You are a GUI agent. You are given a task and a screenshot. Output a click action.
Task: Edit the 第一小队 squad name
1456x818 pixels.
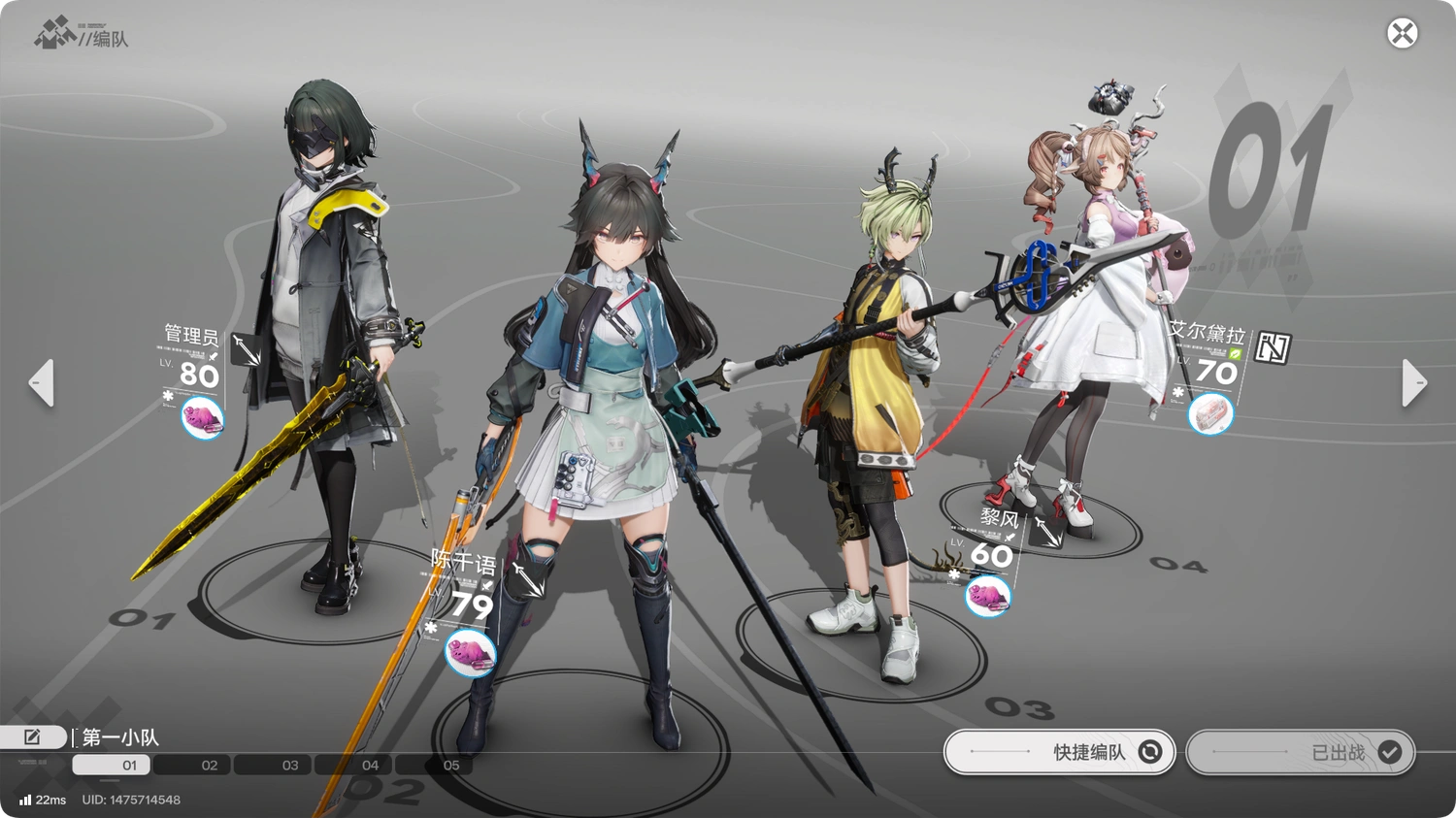32,737
